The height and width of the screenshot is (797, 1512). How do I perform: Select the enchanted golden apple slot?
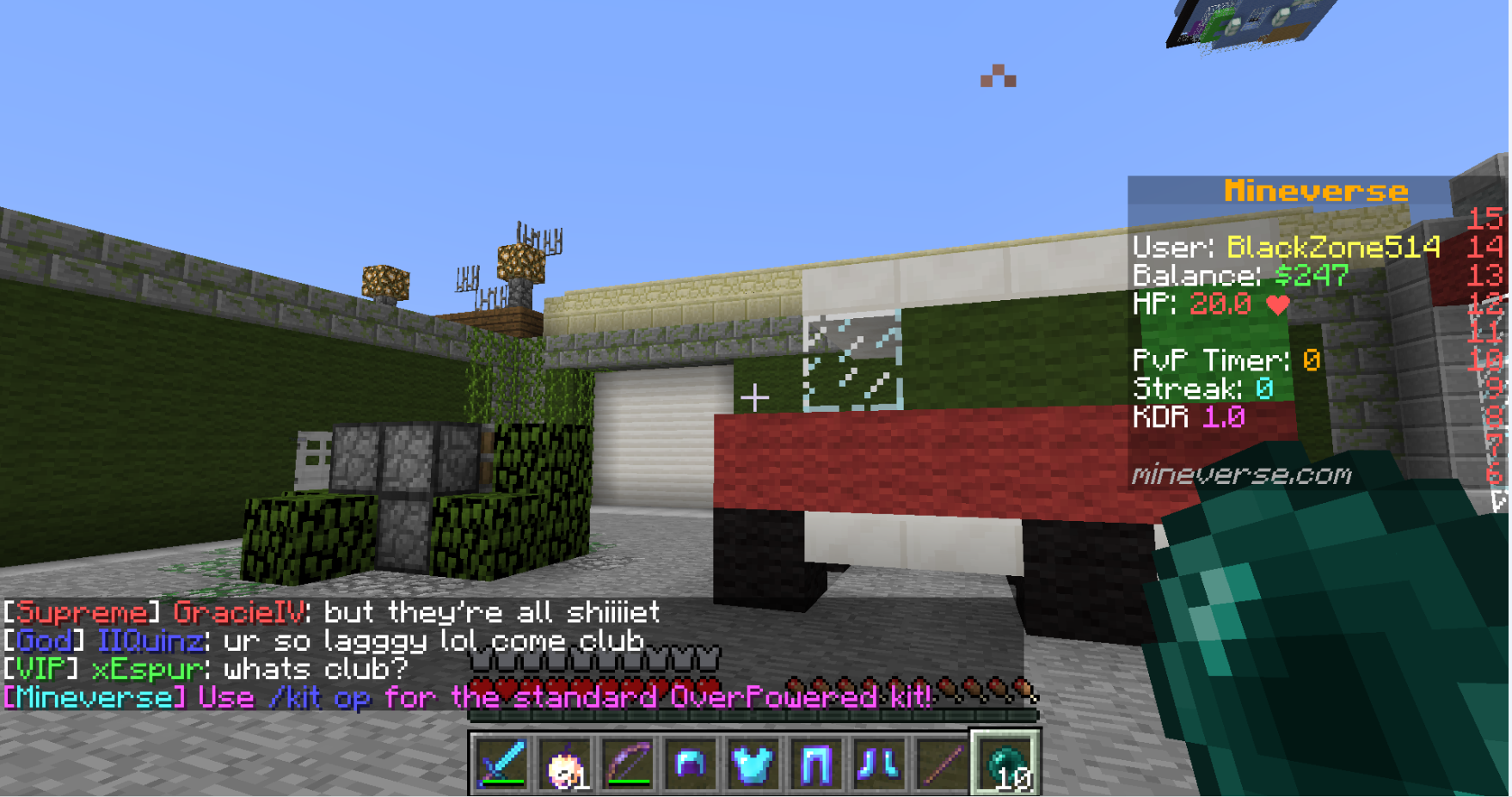click(x=565, y=763)
